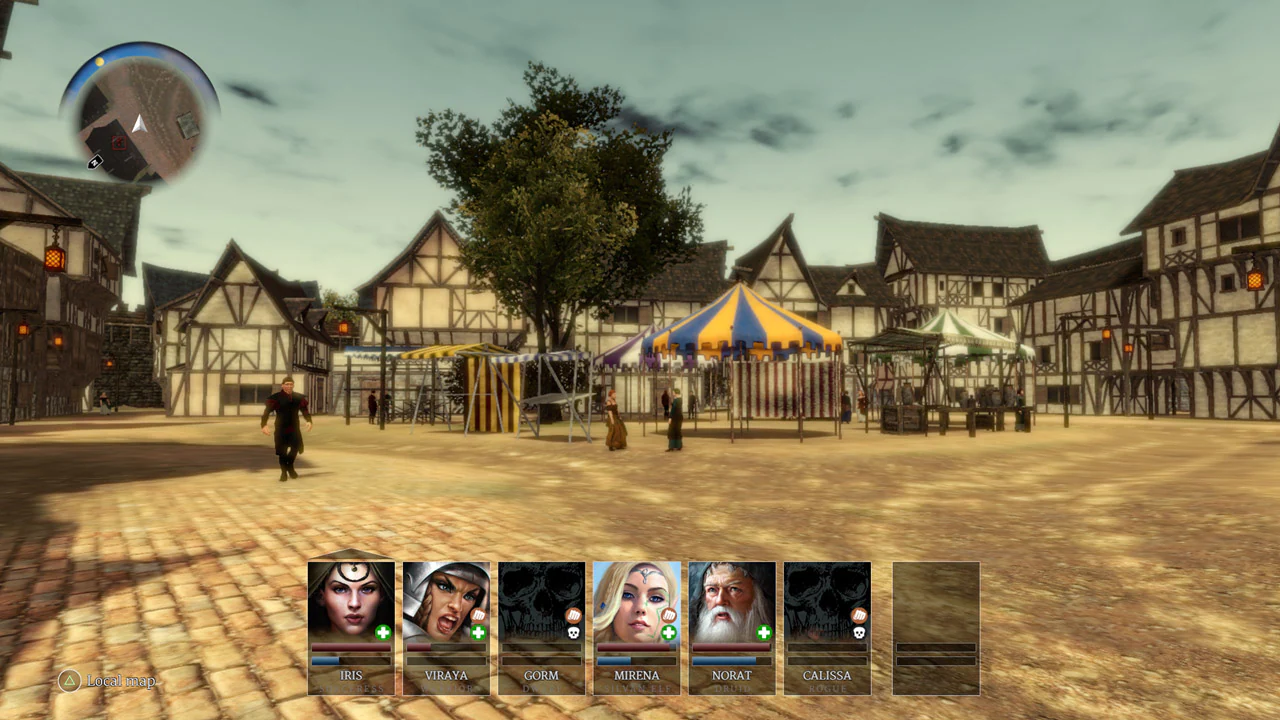This screenshot has width=1280, height=720.
Task: Select Mirena the Silvan Elf's portrait
Action: pyautogui.click(x=637, y=598)
